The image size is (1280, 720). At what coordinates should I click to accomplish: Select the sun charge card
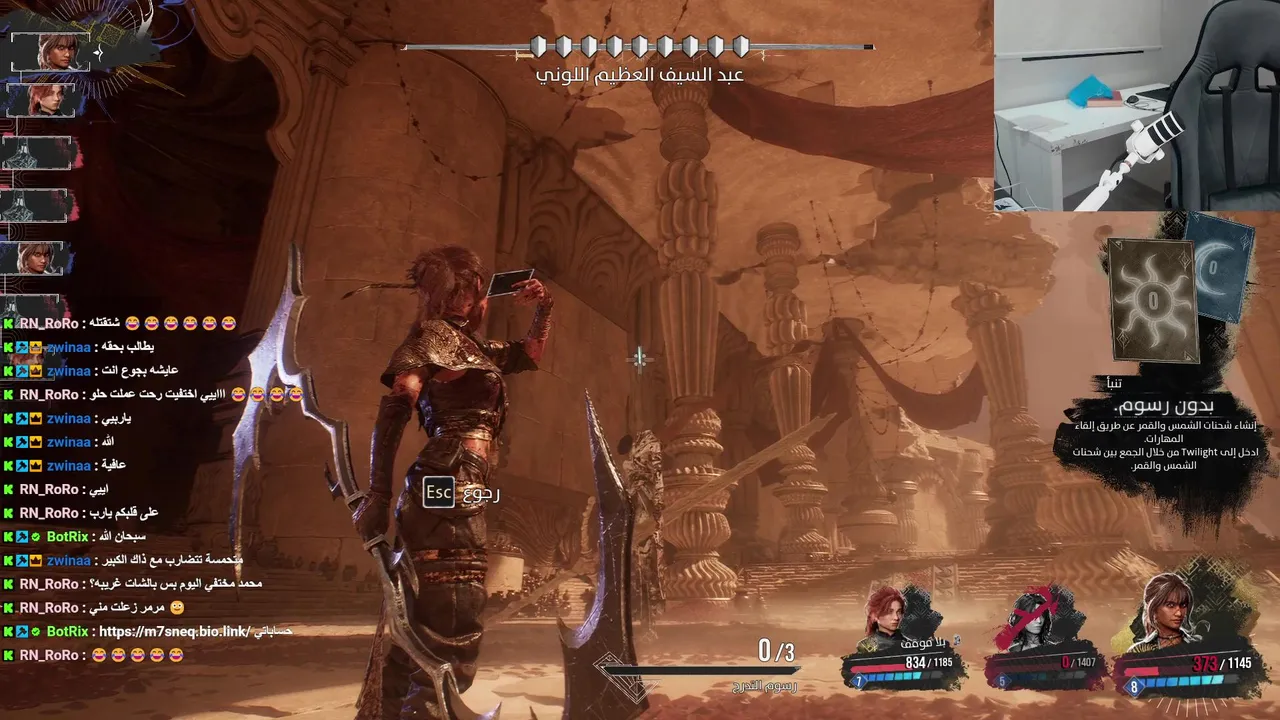point(1153,299)
